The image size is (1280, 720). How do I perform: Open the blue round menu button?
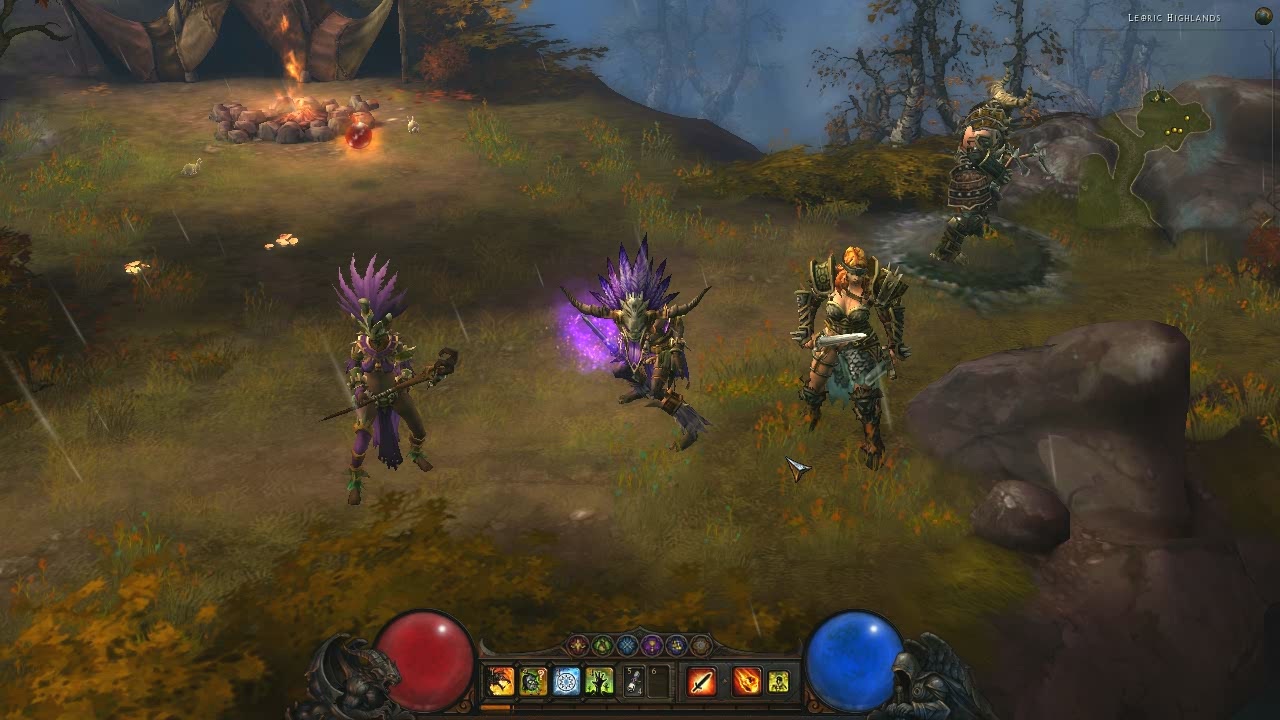click(x=627, y=645)
